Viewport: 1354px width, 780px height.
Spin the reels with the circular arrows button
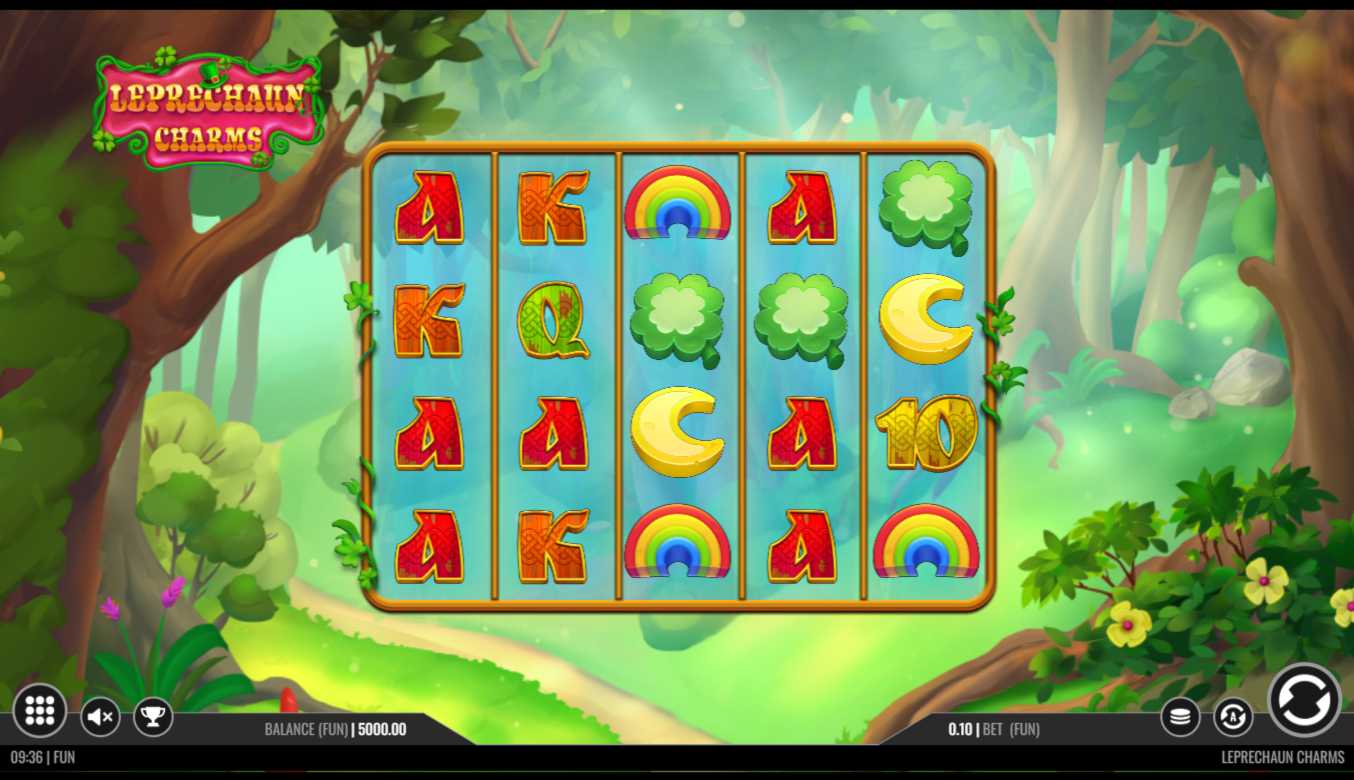click(1304, 700)
